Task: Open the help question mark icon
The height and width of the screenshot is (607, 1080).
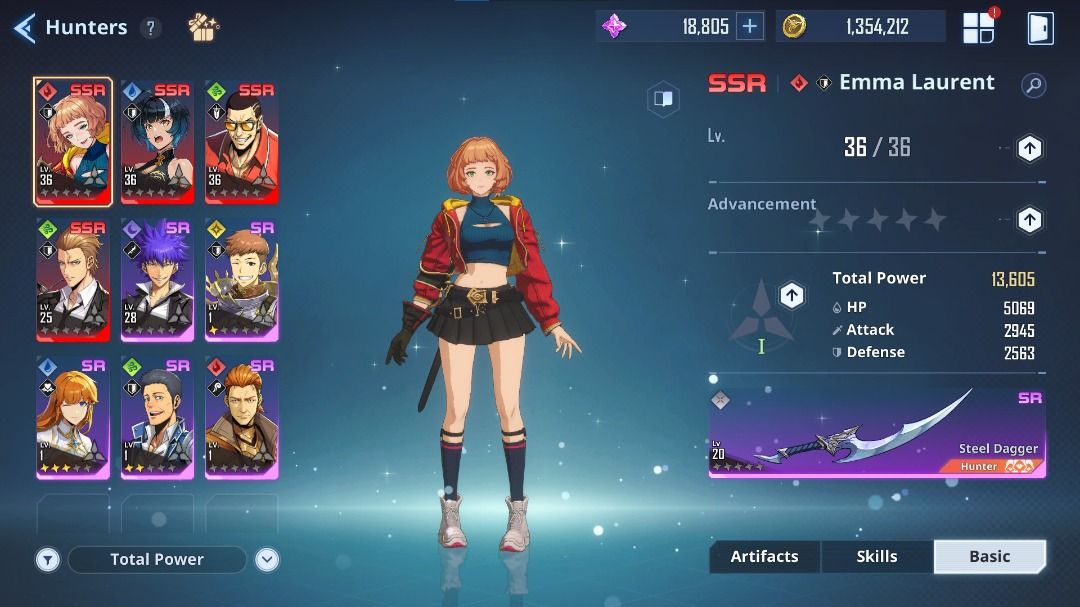Action: (x=151, y=28)
